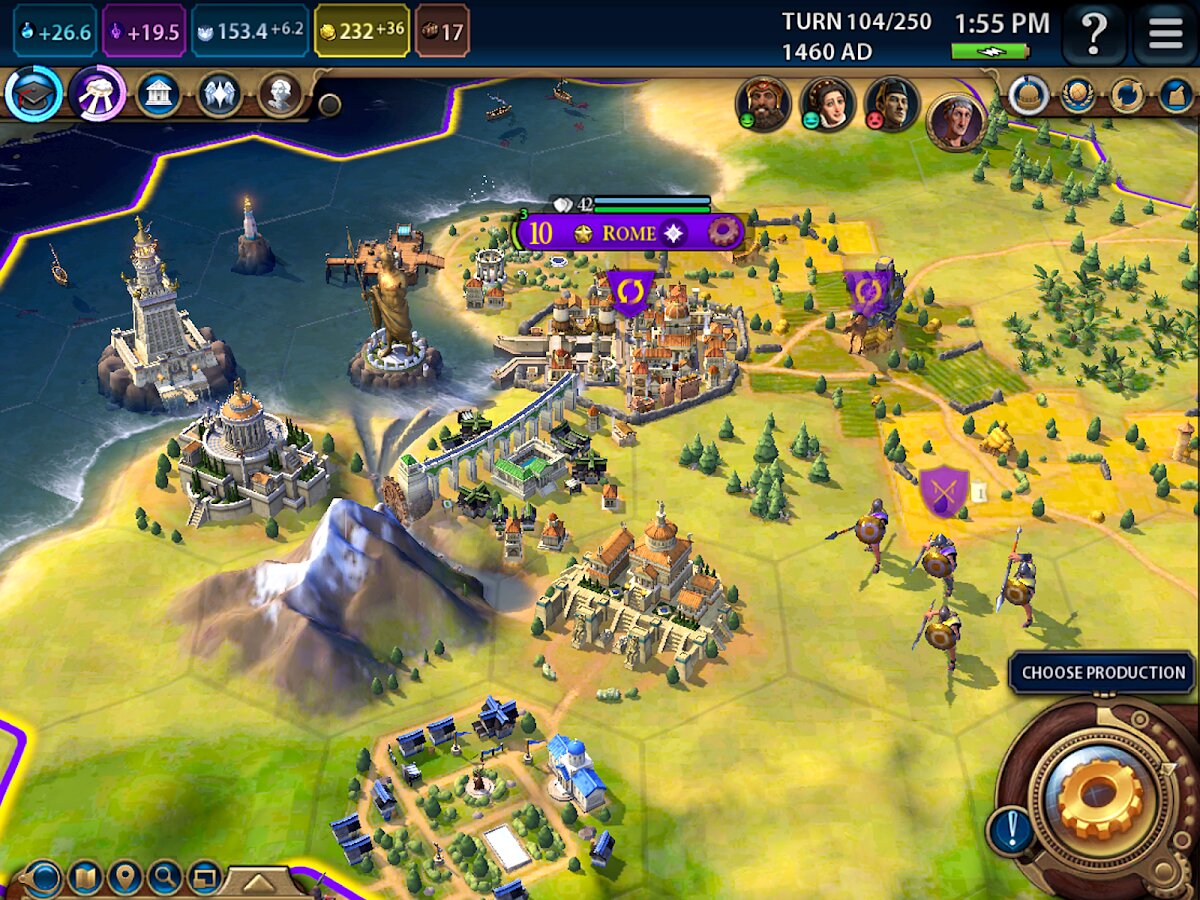Click your own leader portrait in purple ring

[x=956, y=120]
